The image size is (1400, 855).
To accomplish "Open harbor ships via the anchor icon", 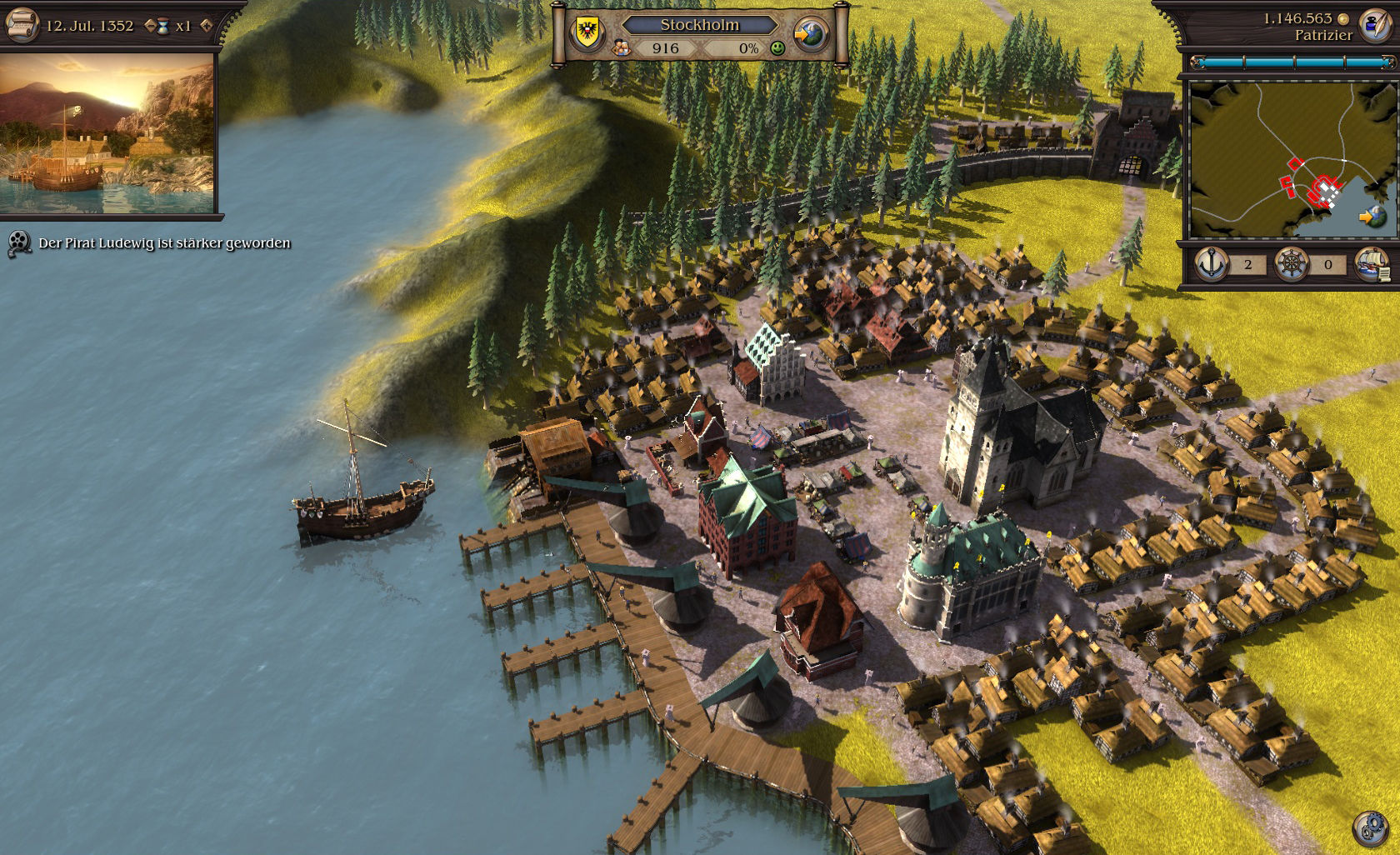I will 1210,263.
